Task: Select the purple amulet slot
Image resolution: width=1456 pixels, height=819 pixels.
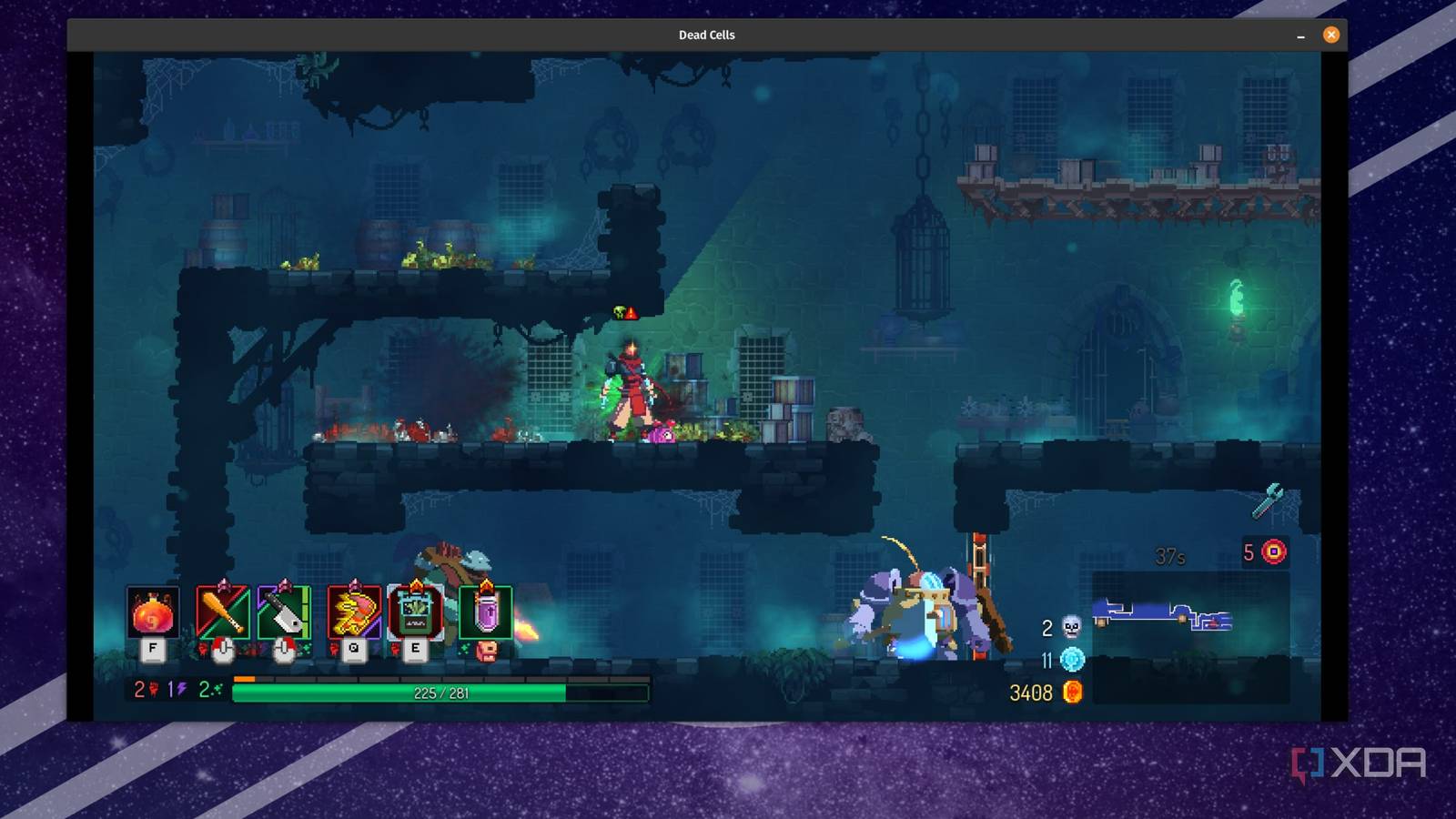Action: click(x=486, y=612)
